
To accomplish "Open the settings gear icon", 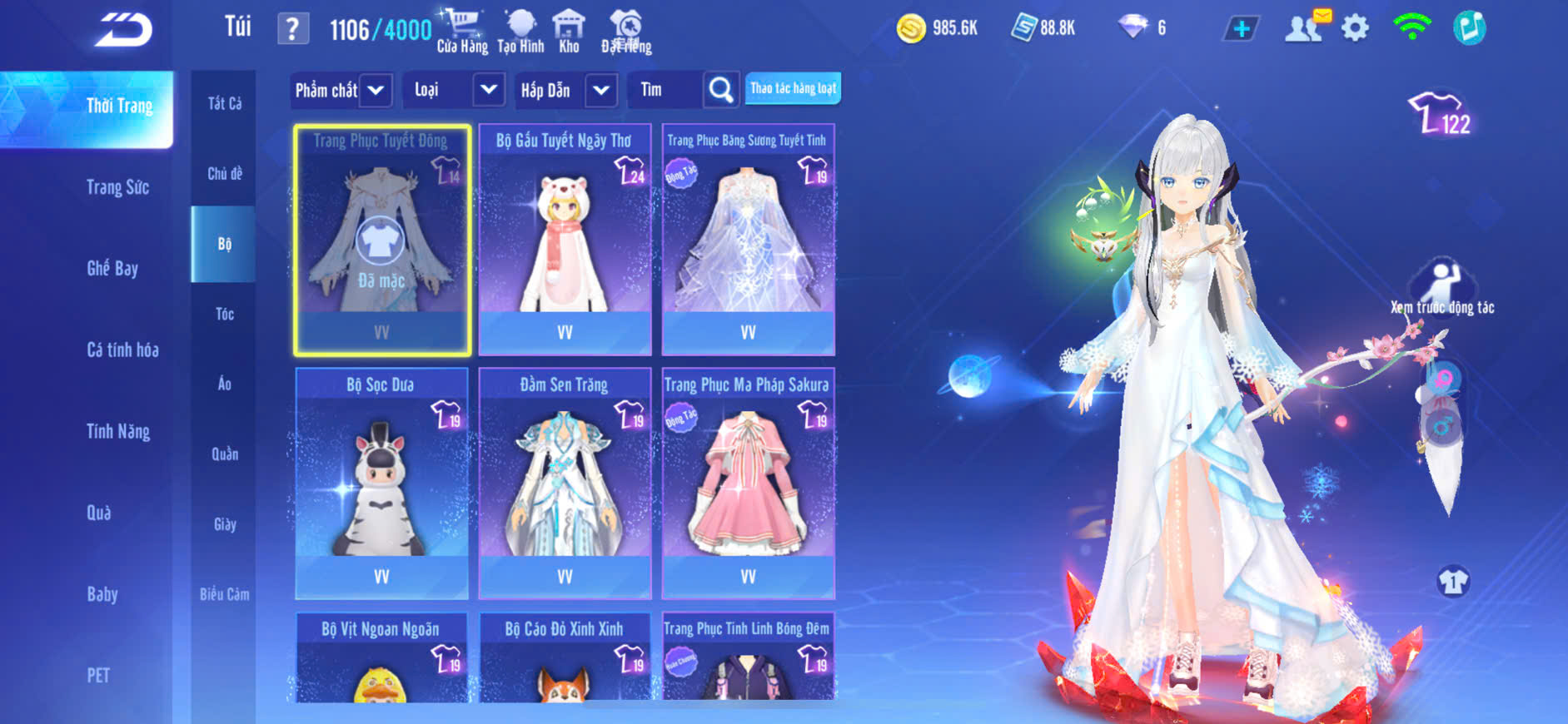I will tap(1355, 29).
